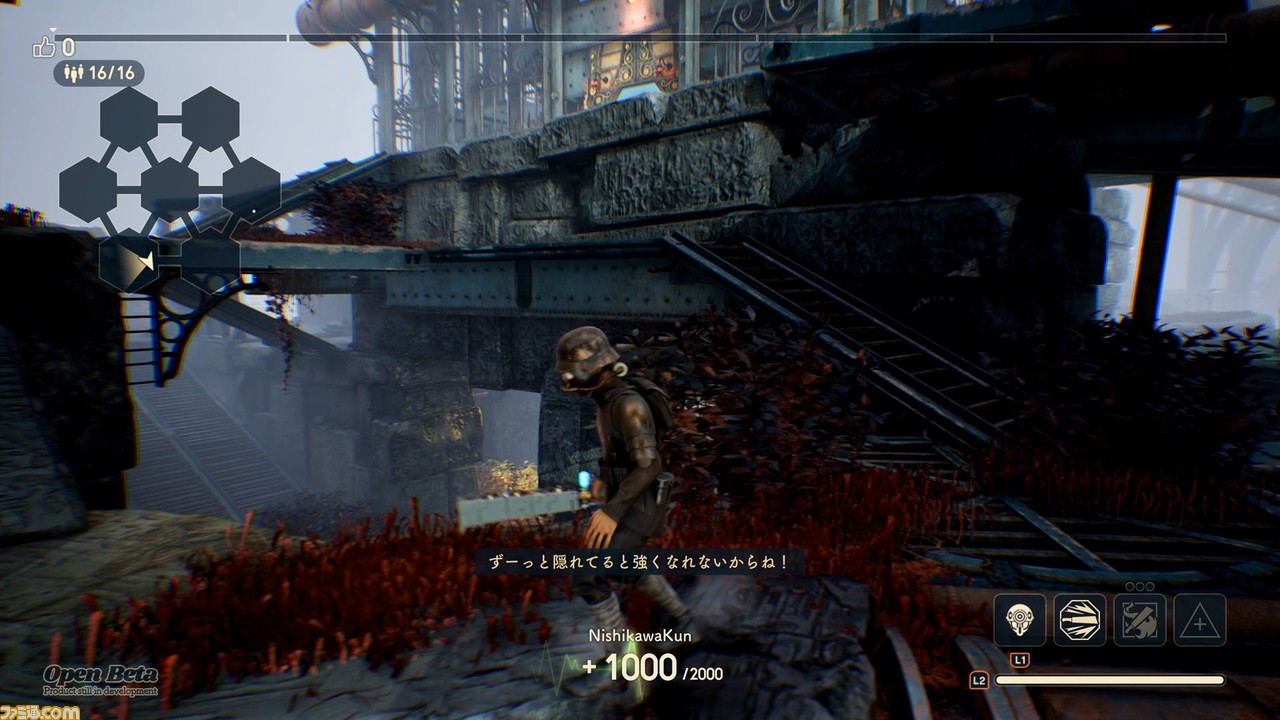The height and width of the screenshot is (720, 1280).
Task: Use the dimmed cleaver and flame ability
Action: tap(1140, 620)
